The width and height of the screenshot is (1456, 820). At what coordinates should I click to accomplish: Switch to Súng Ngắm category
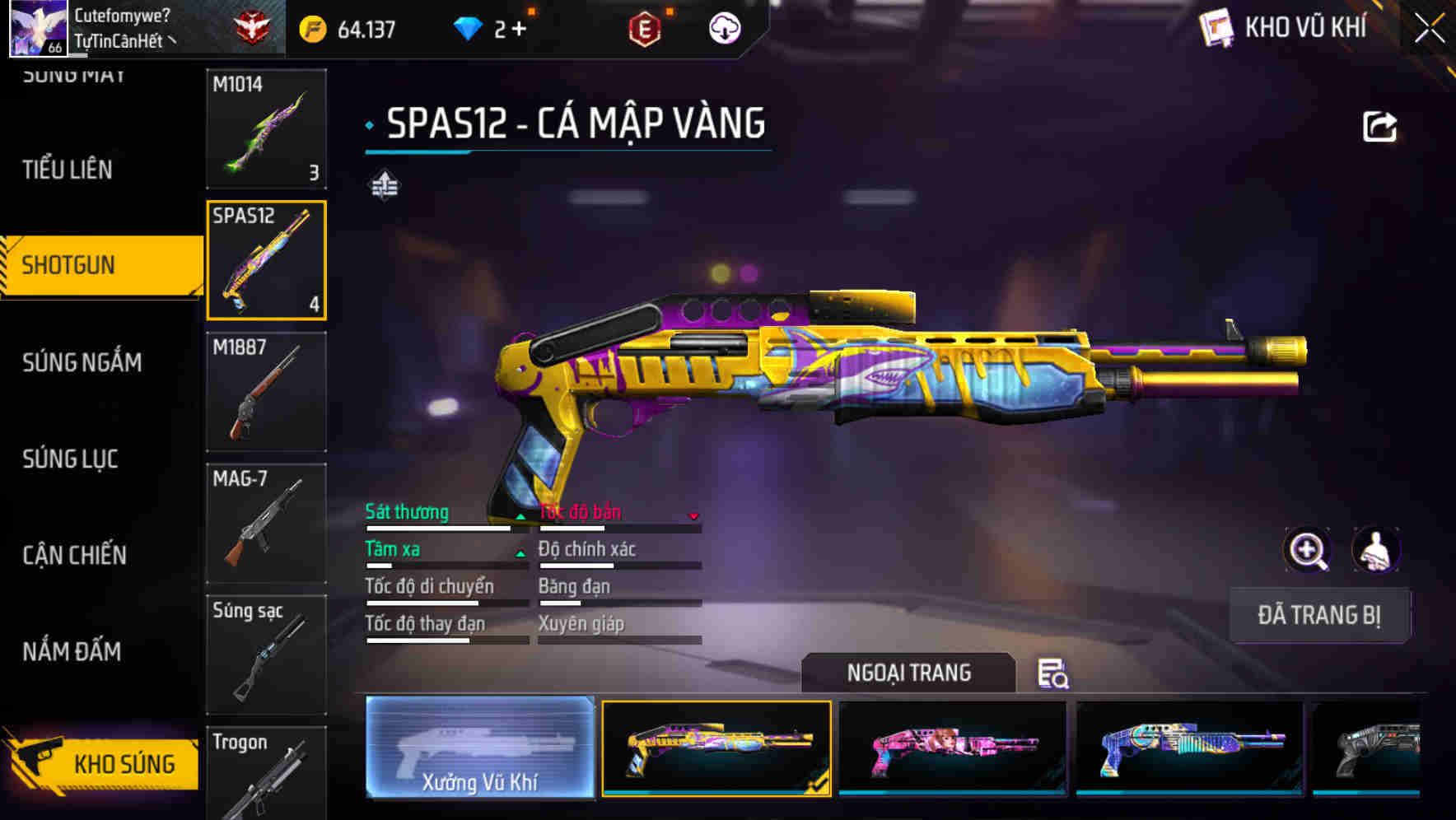(82, 362)
